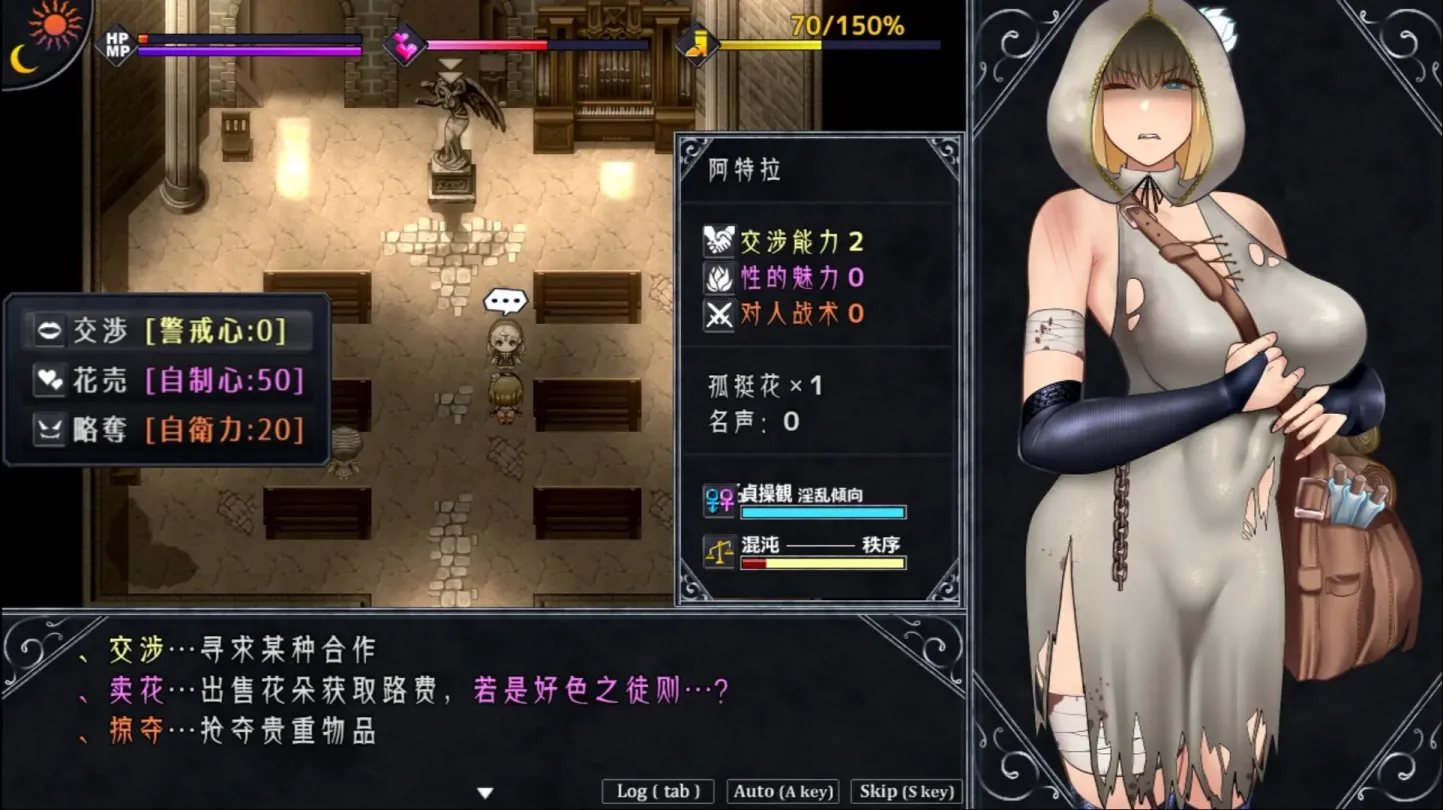Screen dimensions: 1443x810
Task: Click the handshake icon next to 交涉能力
Action: point(719,240)
